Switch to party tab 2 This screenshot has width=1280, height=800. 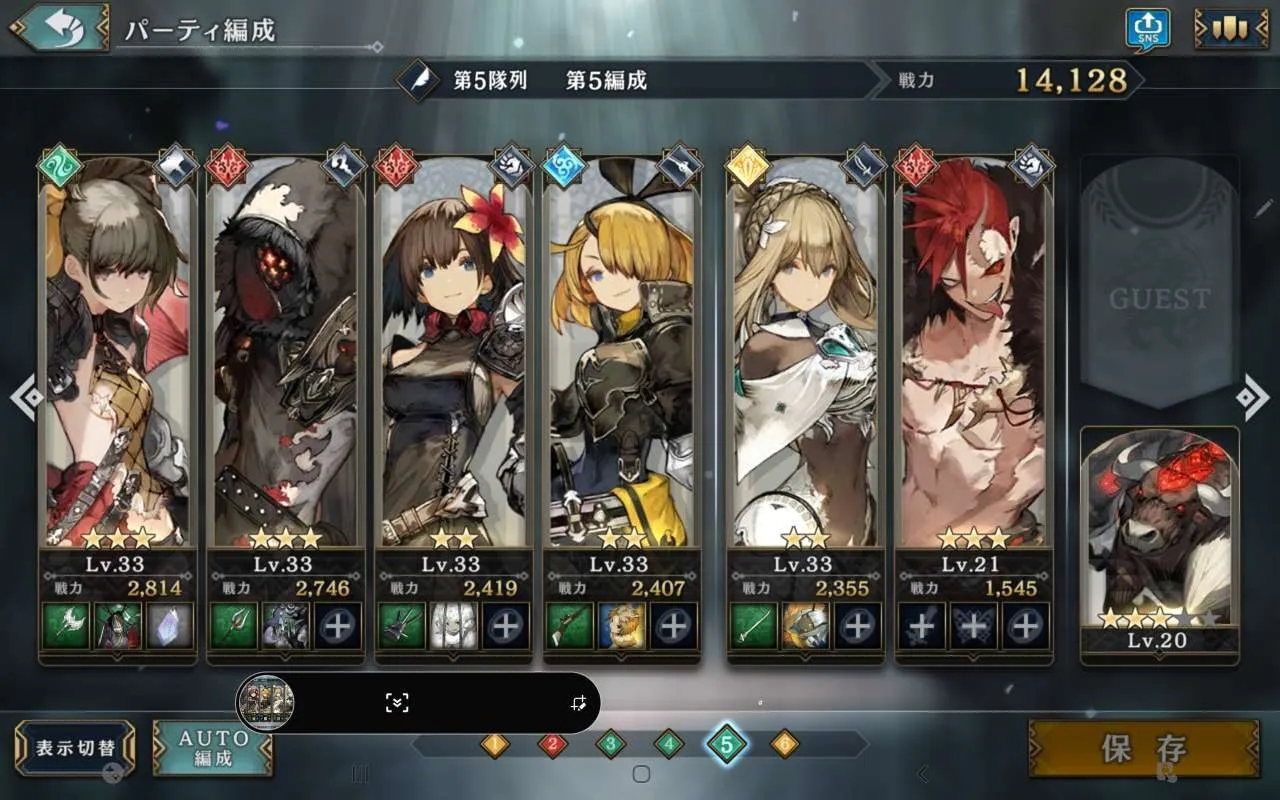click(552, 744)
